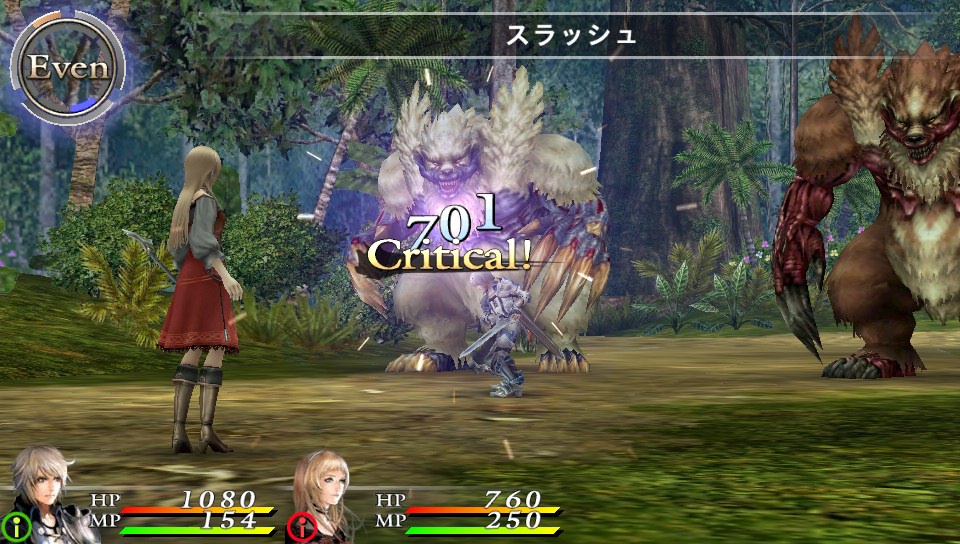Screen dimensions: 960x544
Task: Click the green status icon
Action: pyautogui.click(x=17, y=525)
